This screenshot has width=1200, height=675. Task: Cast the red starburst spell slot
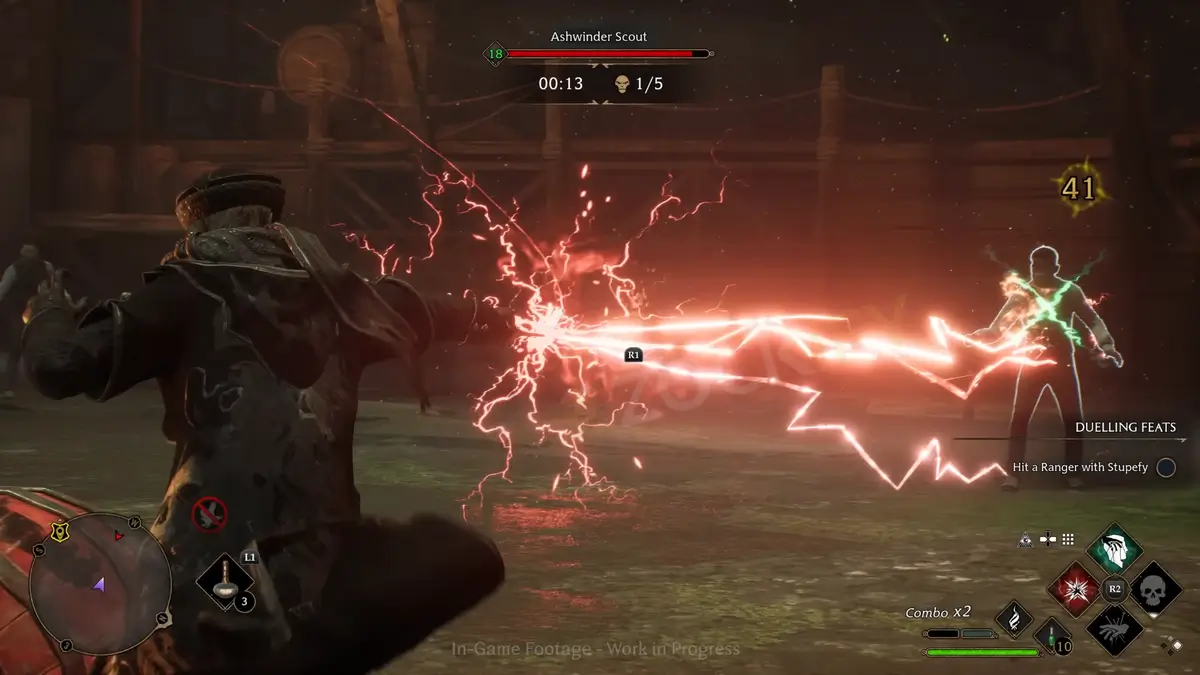(x=1075, y=588)
